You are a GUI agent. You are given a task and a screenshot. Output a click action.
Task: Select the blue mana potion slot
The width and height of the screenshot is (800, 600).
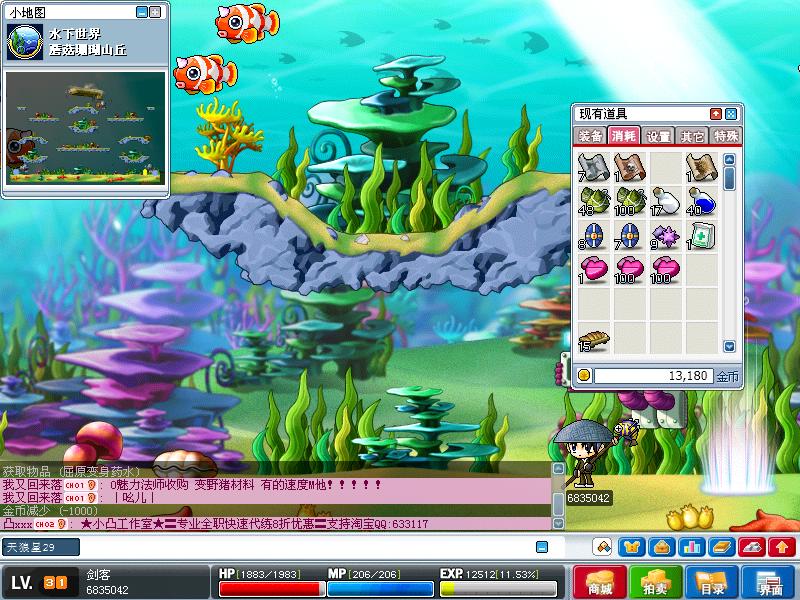pyautogui.click(x=701, y=201)
